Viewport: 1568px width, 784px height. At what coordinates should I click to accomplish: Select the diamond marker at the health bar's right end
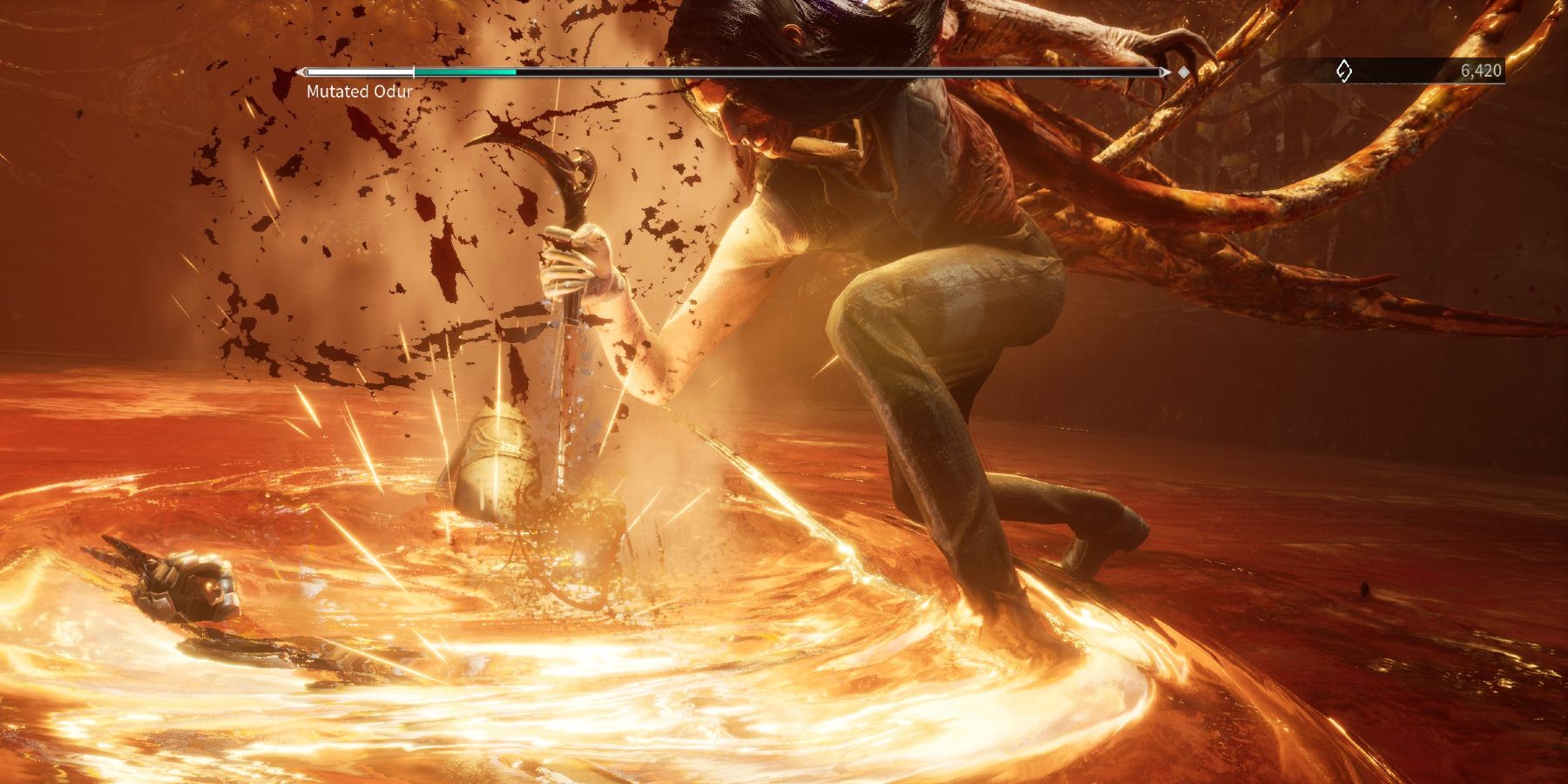click(x=1182, y=73)
